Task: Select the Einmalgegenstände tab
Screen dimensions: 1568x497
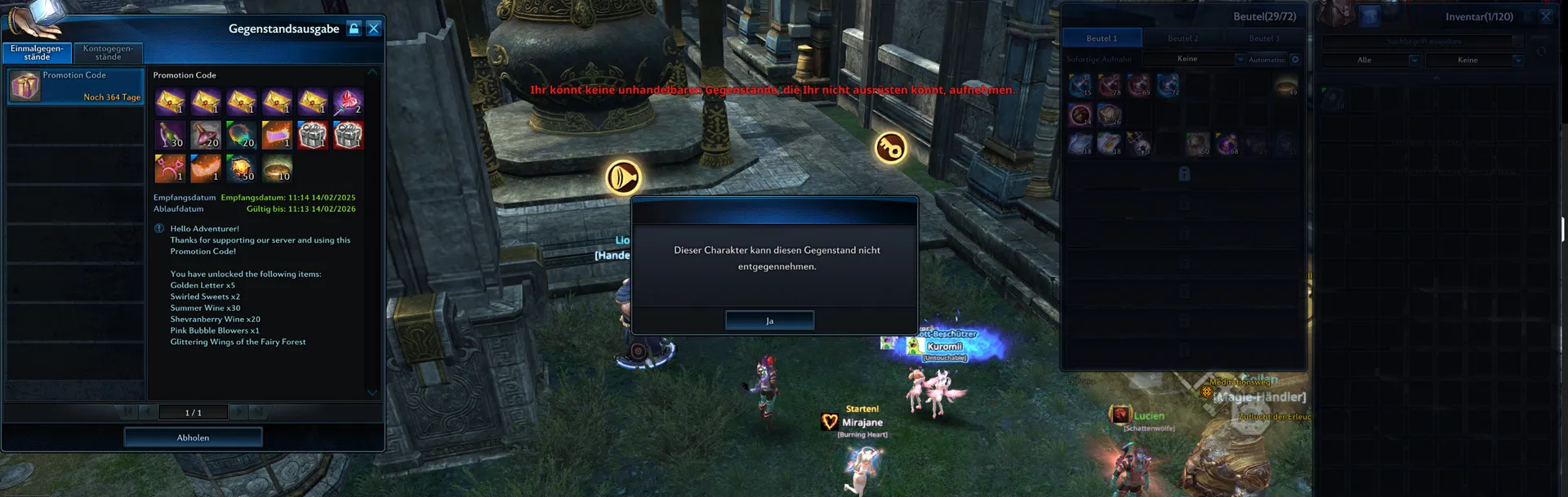Action: [37, 52]
